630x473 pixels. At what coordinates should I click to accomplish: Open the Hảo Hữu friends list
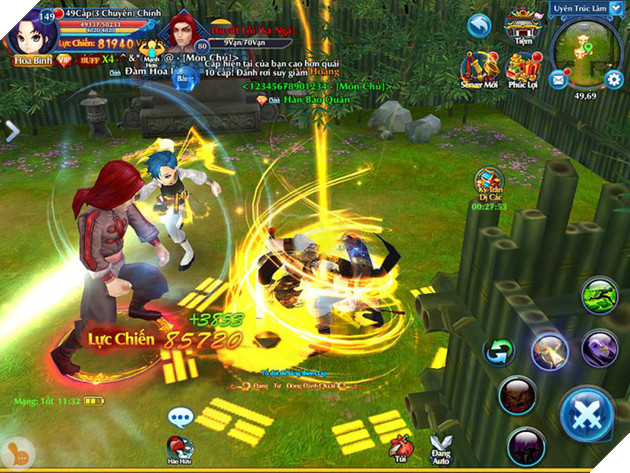[x=180, y=450]
